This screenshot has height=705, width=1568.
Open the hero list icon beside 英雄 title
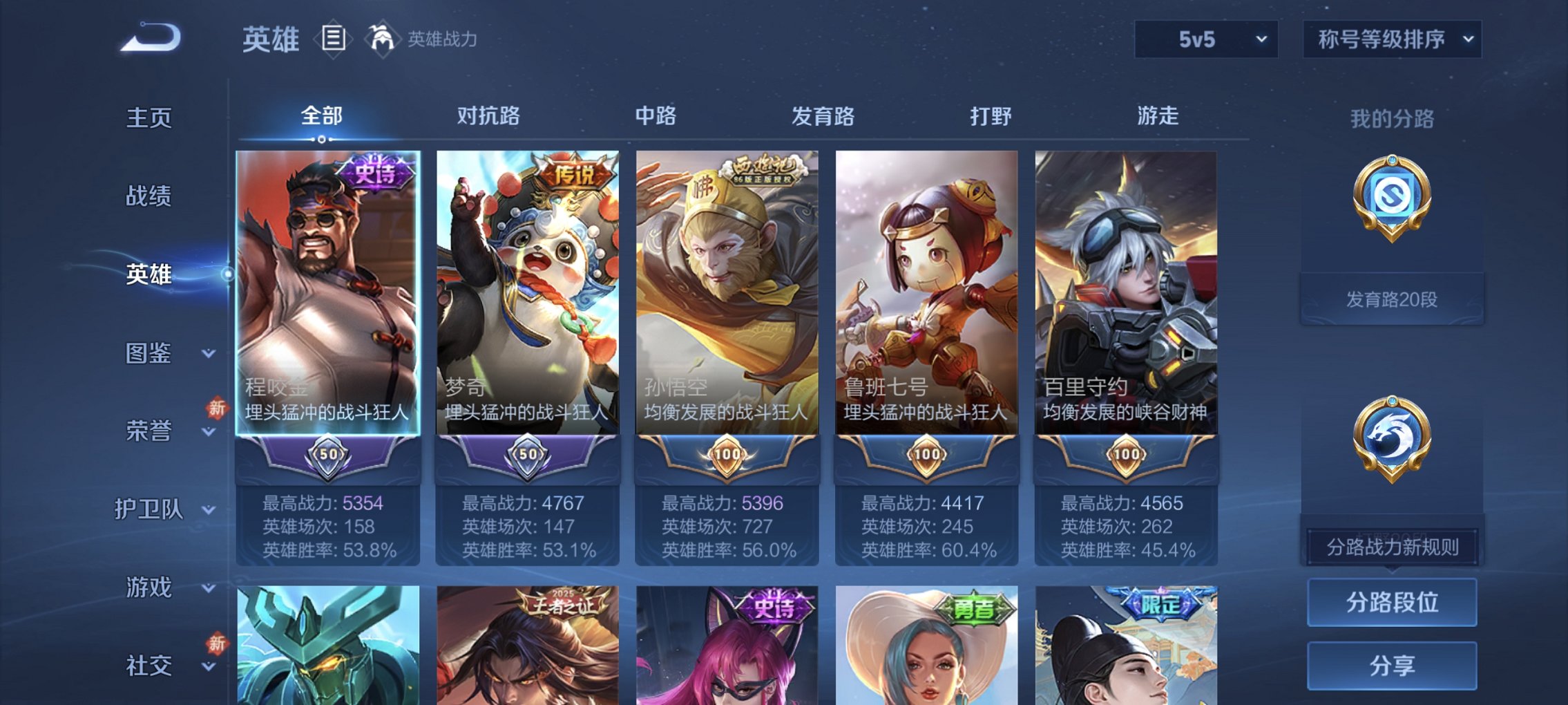coord(334,39)
